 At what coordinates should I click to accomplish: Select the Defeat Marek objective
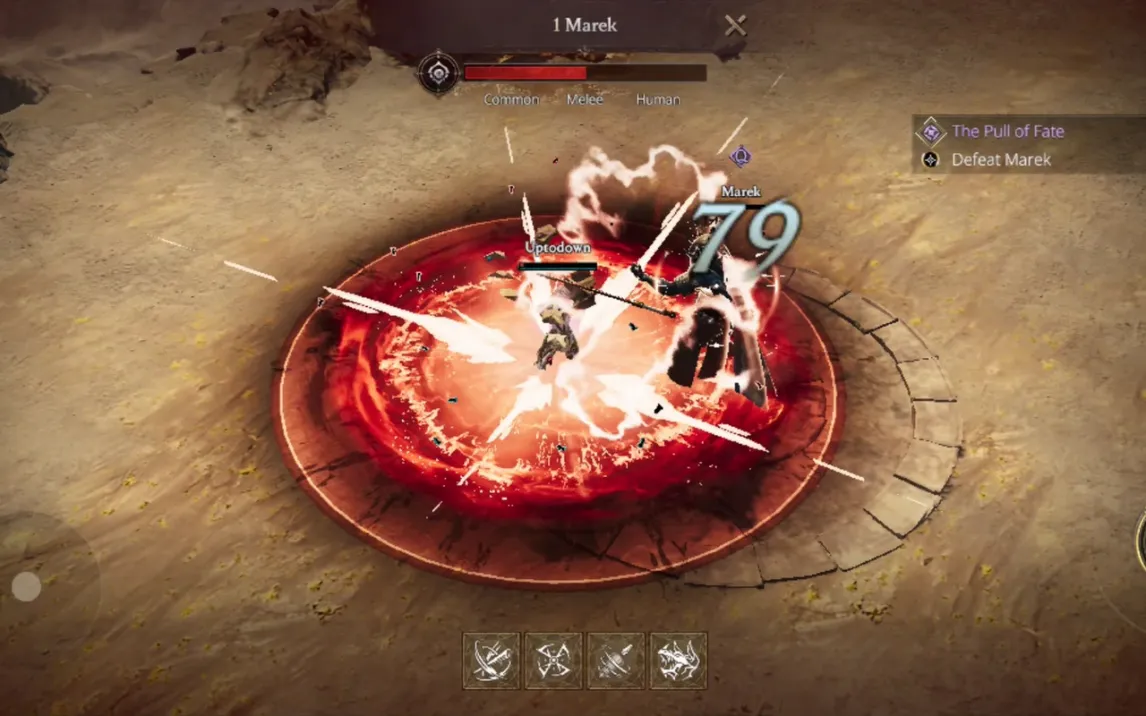tap(1000, 160)
